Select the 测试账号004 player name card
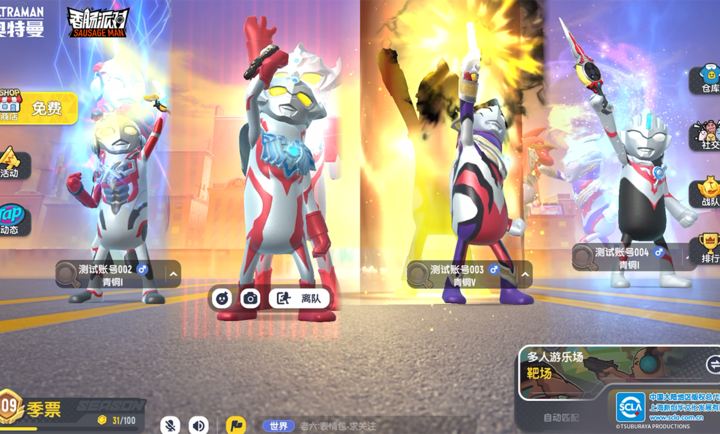The width and height of the screenshot is (720, 434). (628, 258)
